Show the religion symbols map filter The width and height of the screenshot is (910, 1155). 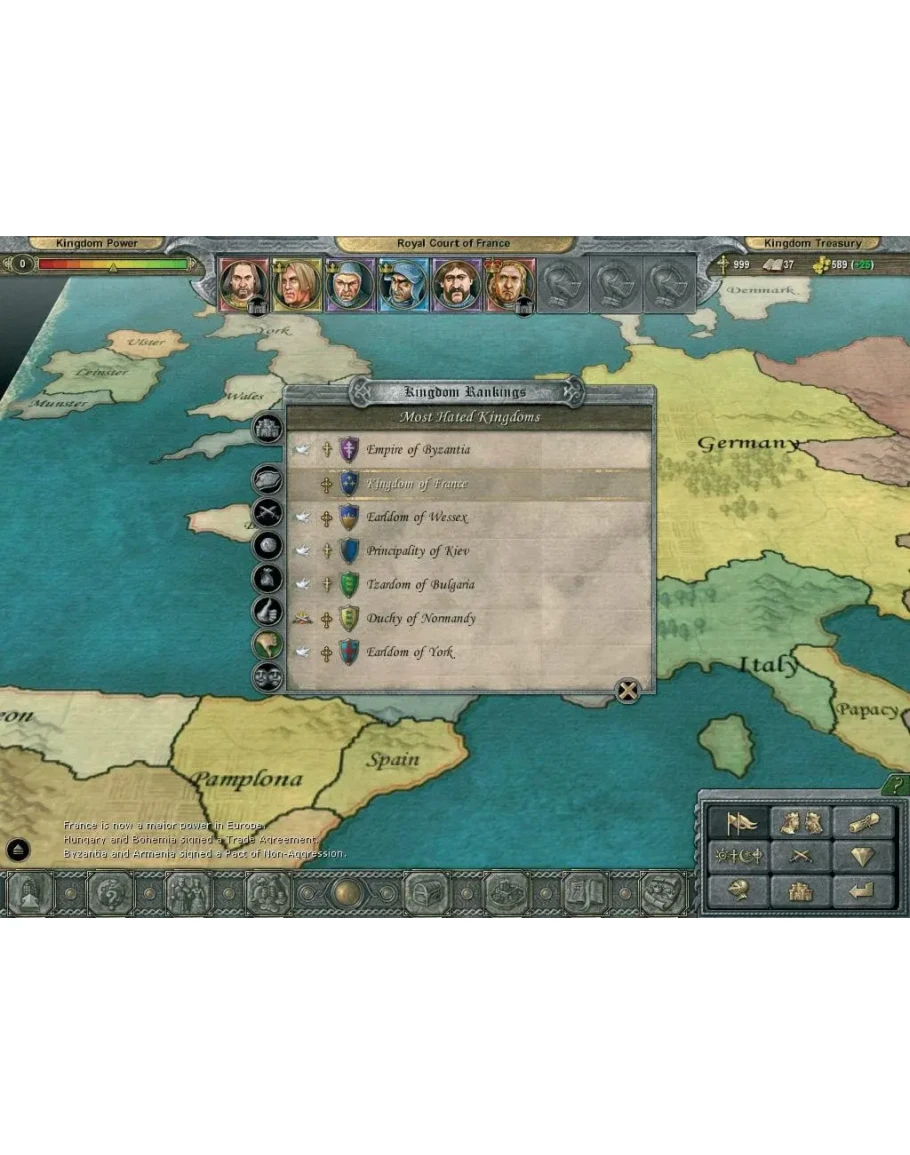(x=738, y=857)
